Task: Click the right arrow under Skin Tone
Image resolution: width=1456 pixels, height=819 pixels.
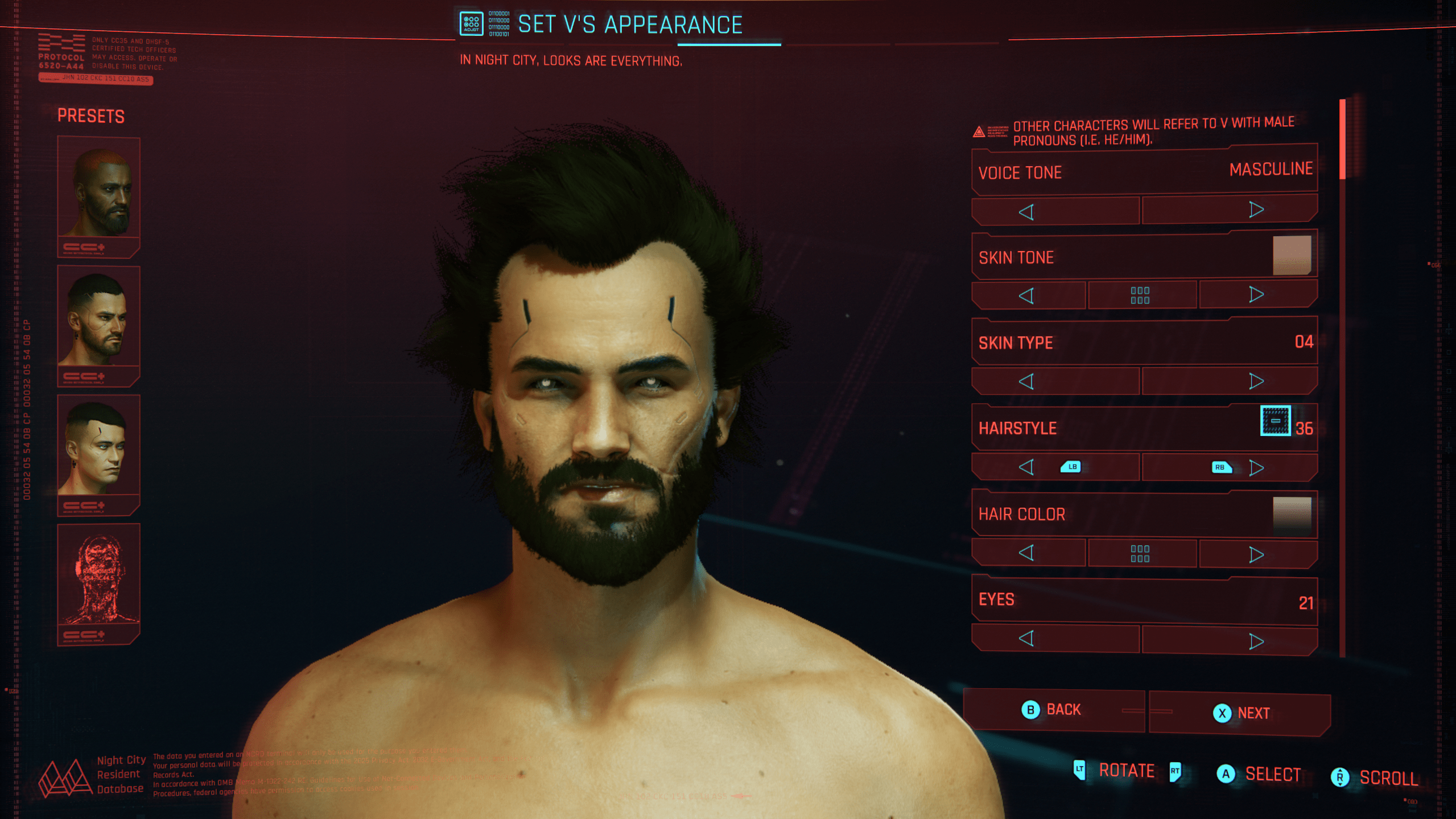Action: [1256, 295]
